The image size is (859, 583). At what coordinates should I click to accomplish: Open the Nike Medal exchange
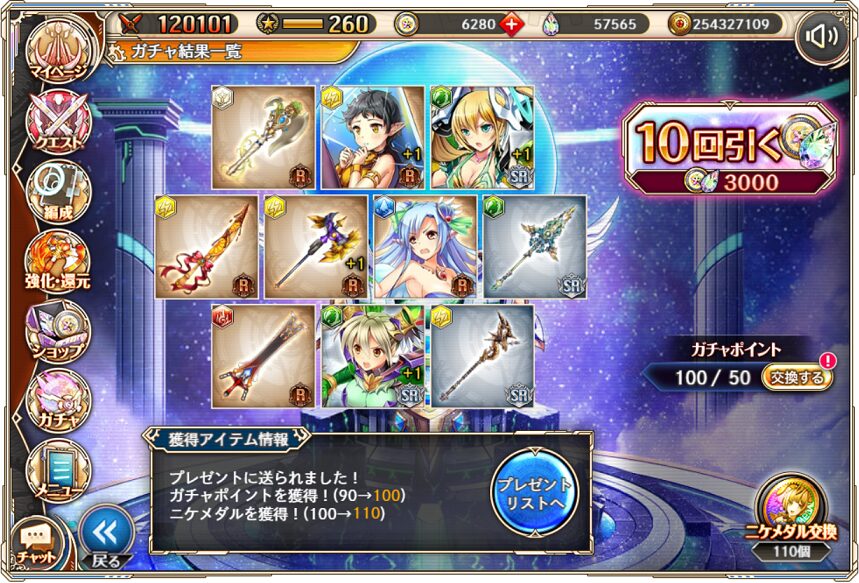(797, 513)
